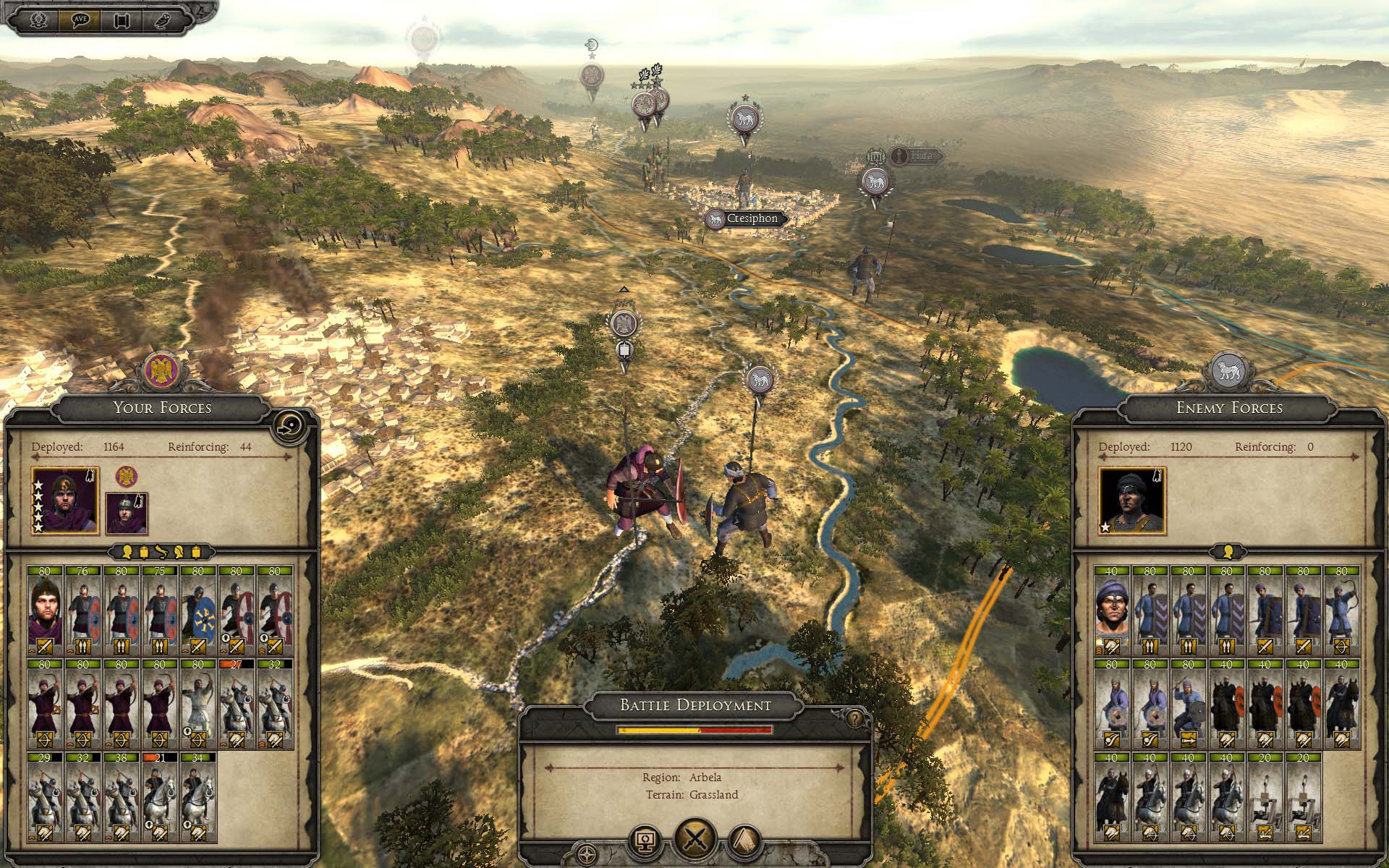This screenshot has height=868, width=1389.
Task: Select the Ctesiphon settlement label
Action: coord(745,219)
